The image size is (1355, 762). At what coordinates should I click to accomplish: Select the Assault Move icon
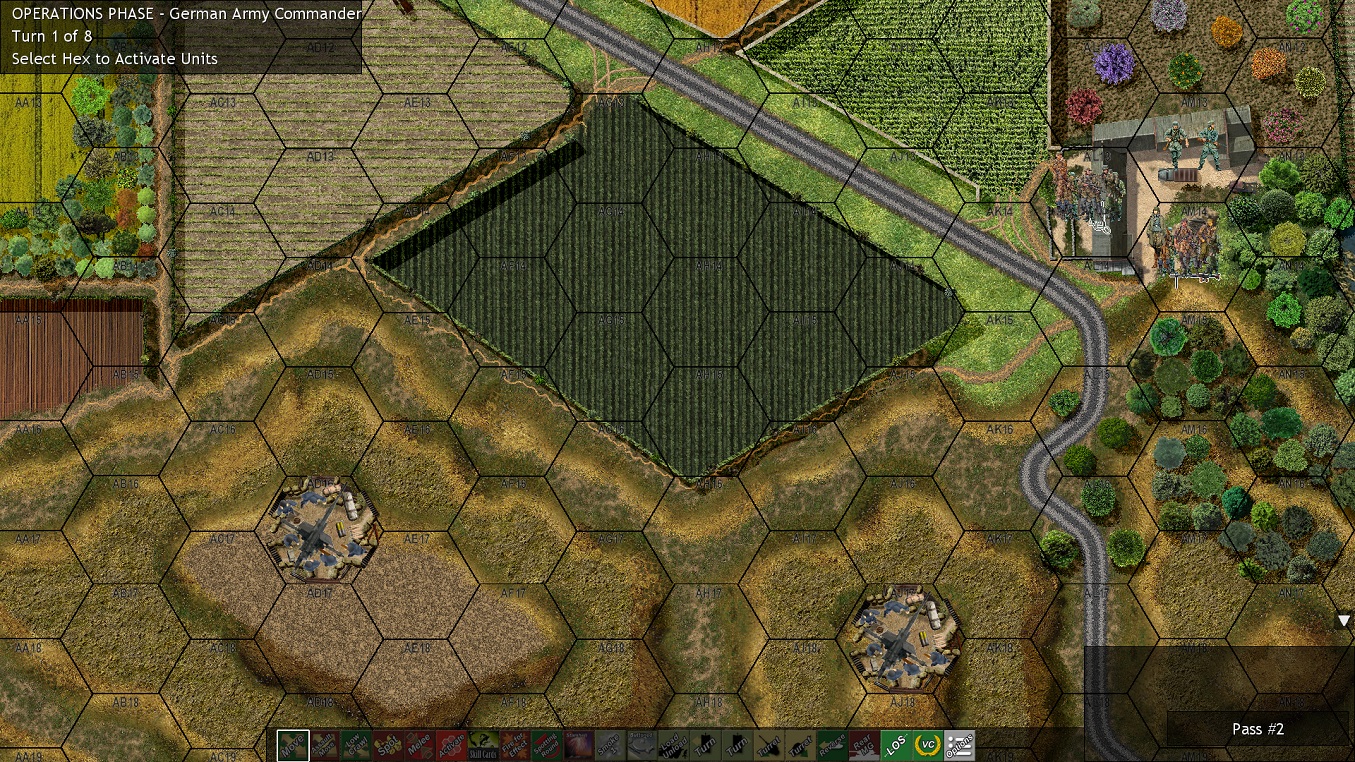[x=323, y=745]
